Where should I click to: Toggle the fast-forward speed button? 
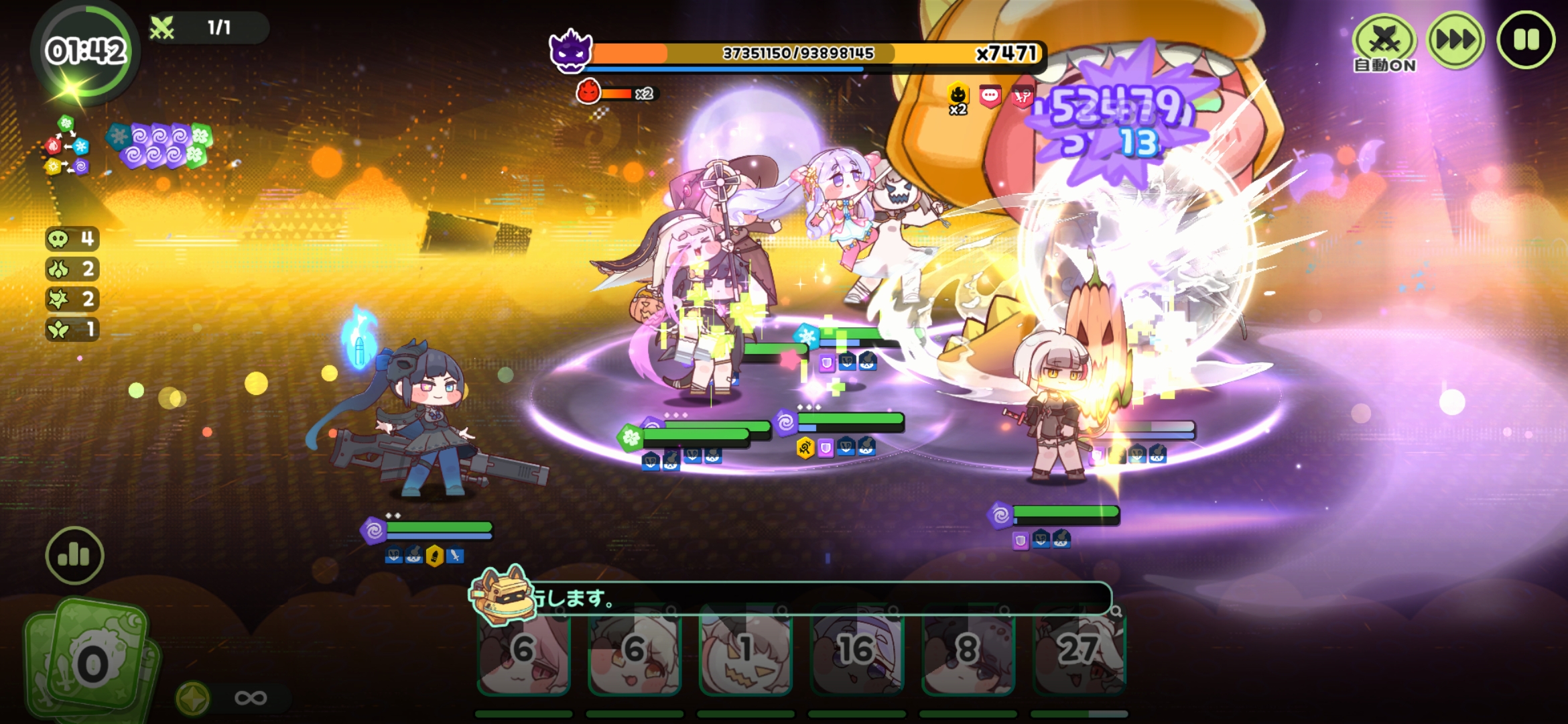tap(1455, 40)
